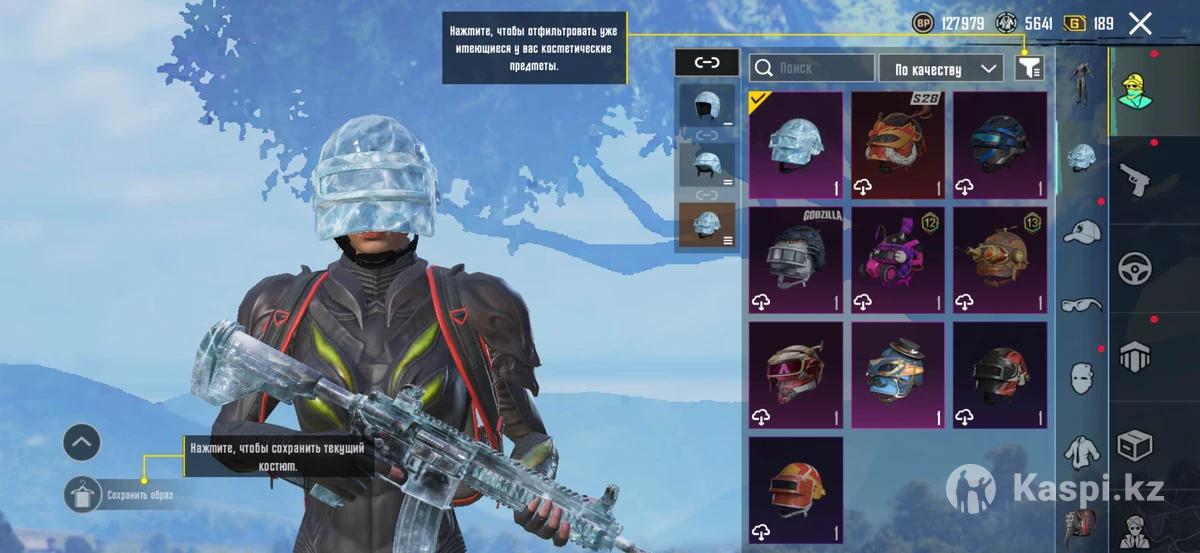The image size is (1200, 553).
Task: Close the inventory with the X button
Action: pos(1140,24)
